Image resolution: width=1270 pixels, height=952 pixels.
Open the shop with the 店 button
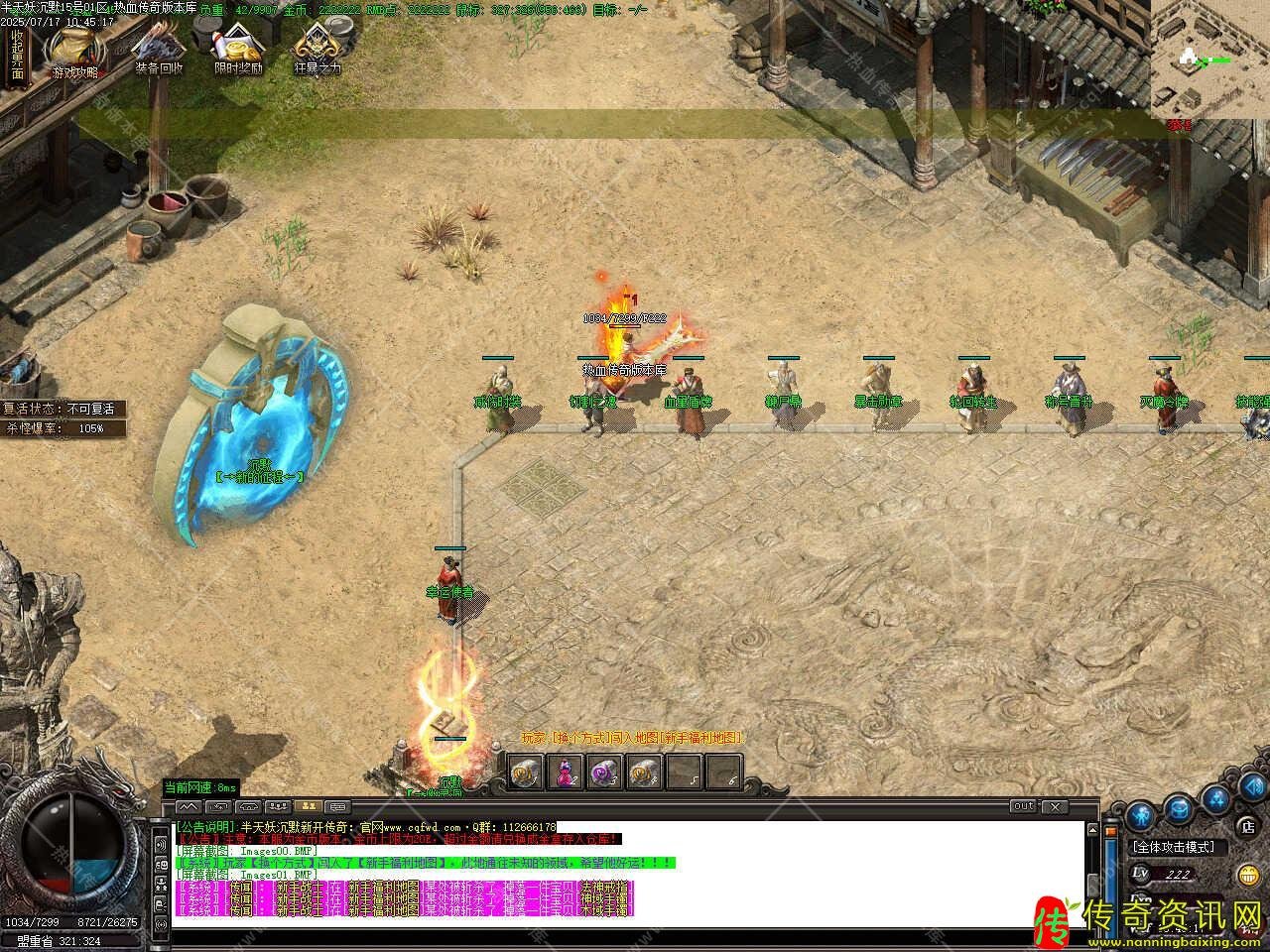pyautogui.click(x=1247, y=825)
